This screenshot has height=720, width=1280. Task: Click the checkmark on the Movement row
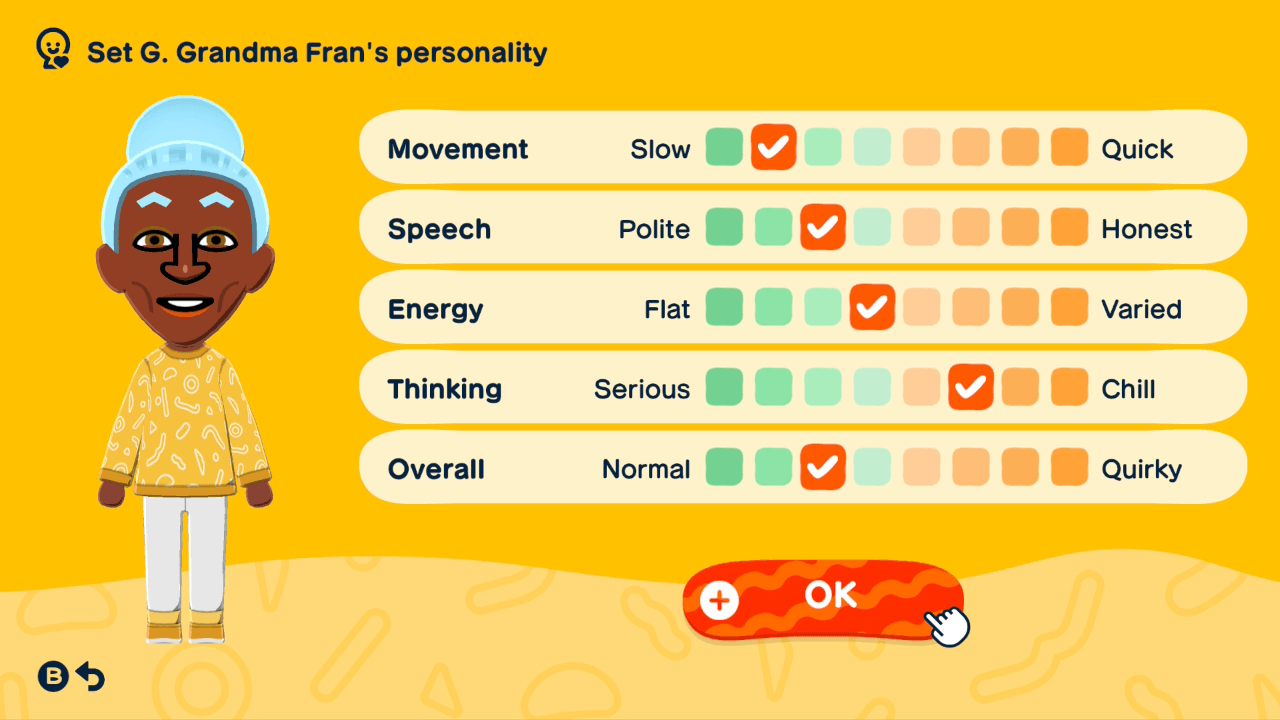point(773,147)
